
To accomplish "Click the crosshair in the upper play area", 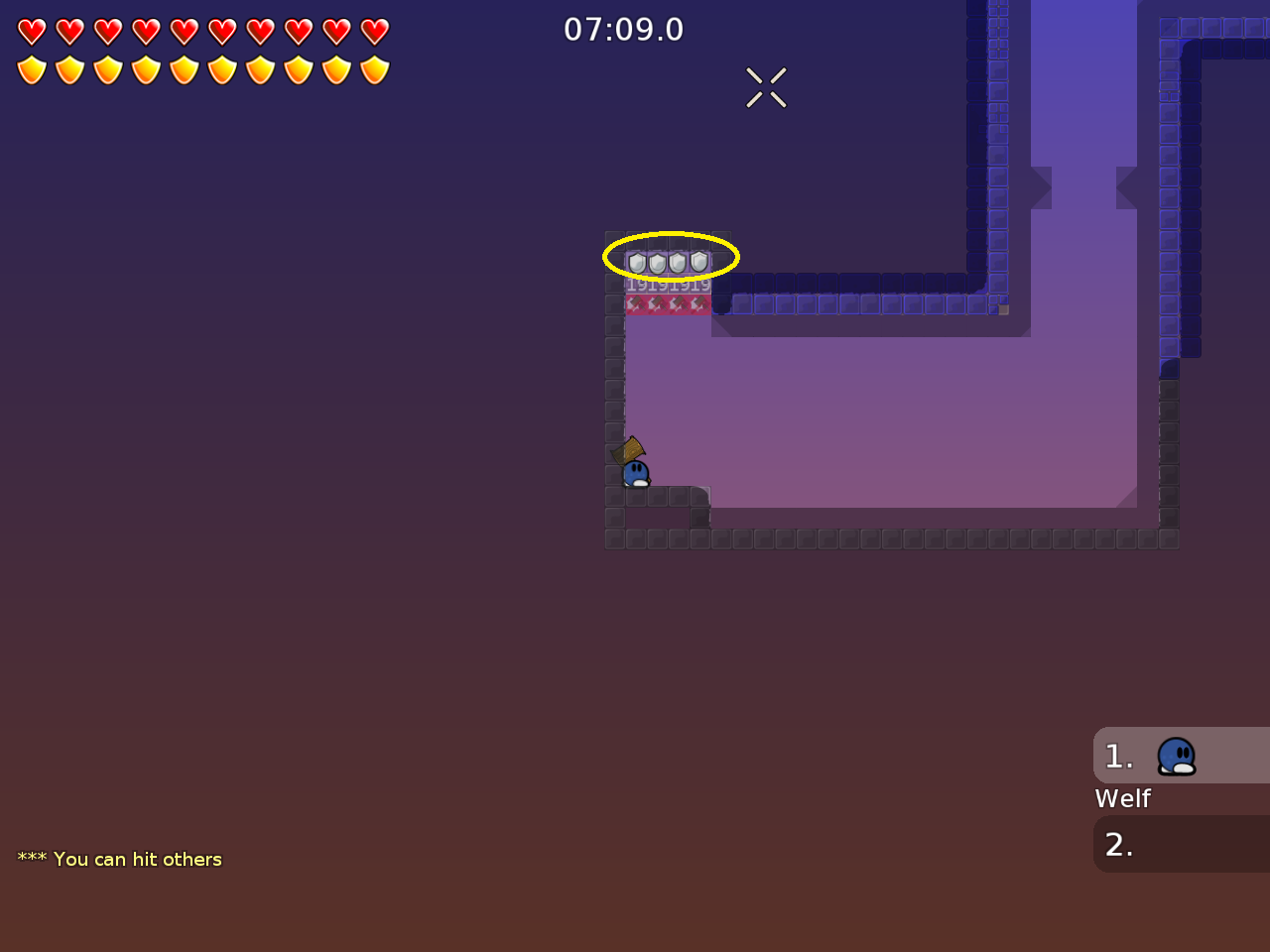I will (766, 87).
